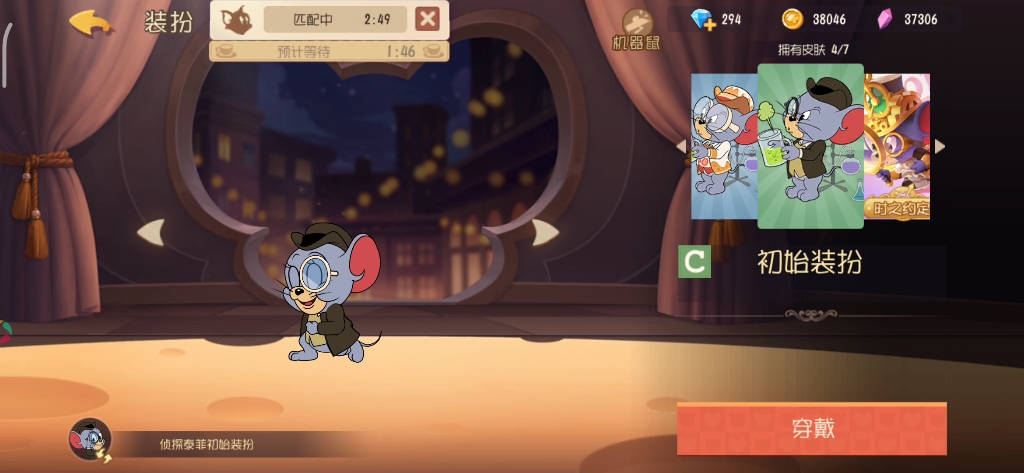This screenshot has height=473, width=1024.
Task: Equip the skin with 穿戴 button
Action: tap(811, 429)
